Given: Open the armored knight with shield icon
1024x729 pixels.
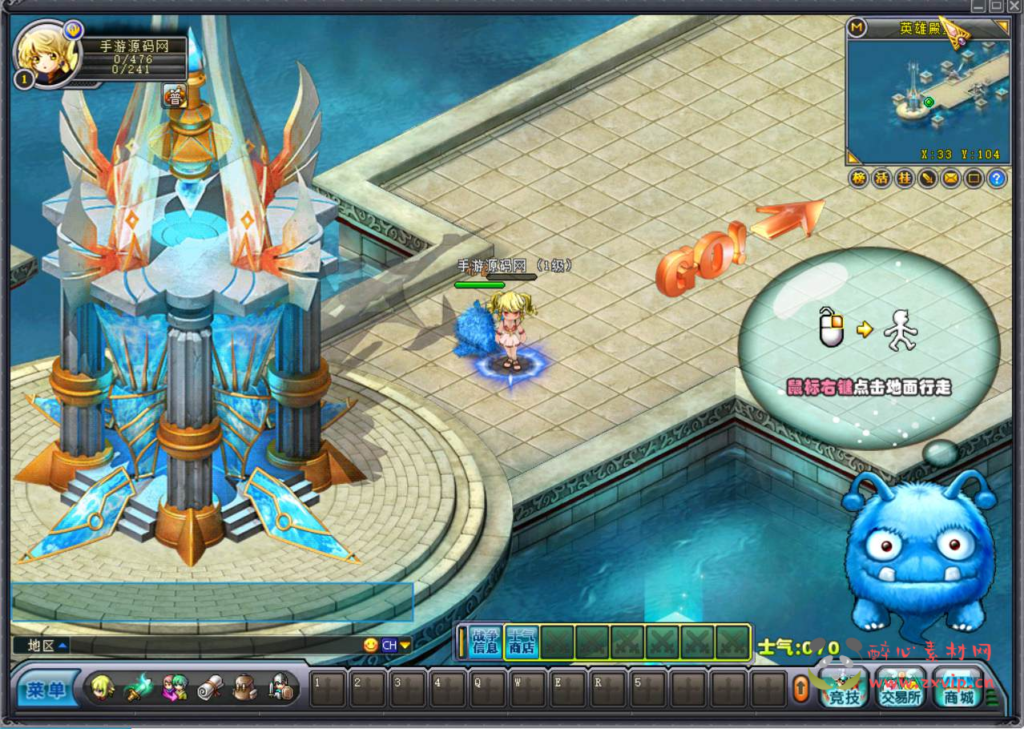Looking at the screenshot, I should [x=281, y=689].
